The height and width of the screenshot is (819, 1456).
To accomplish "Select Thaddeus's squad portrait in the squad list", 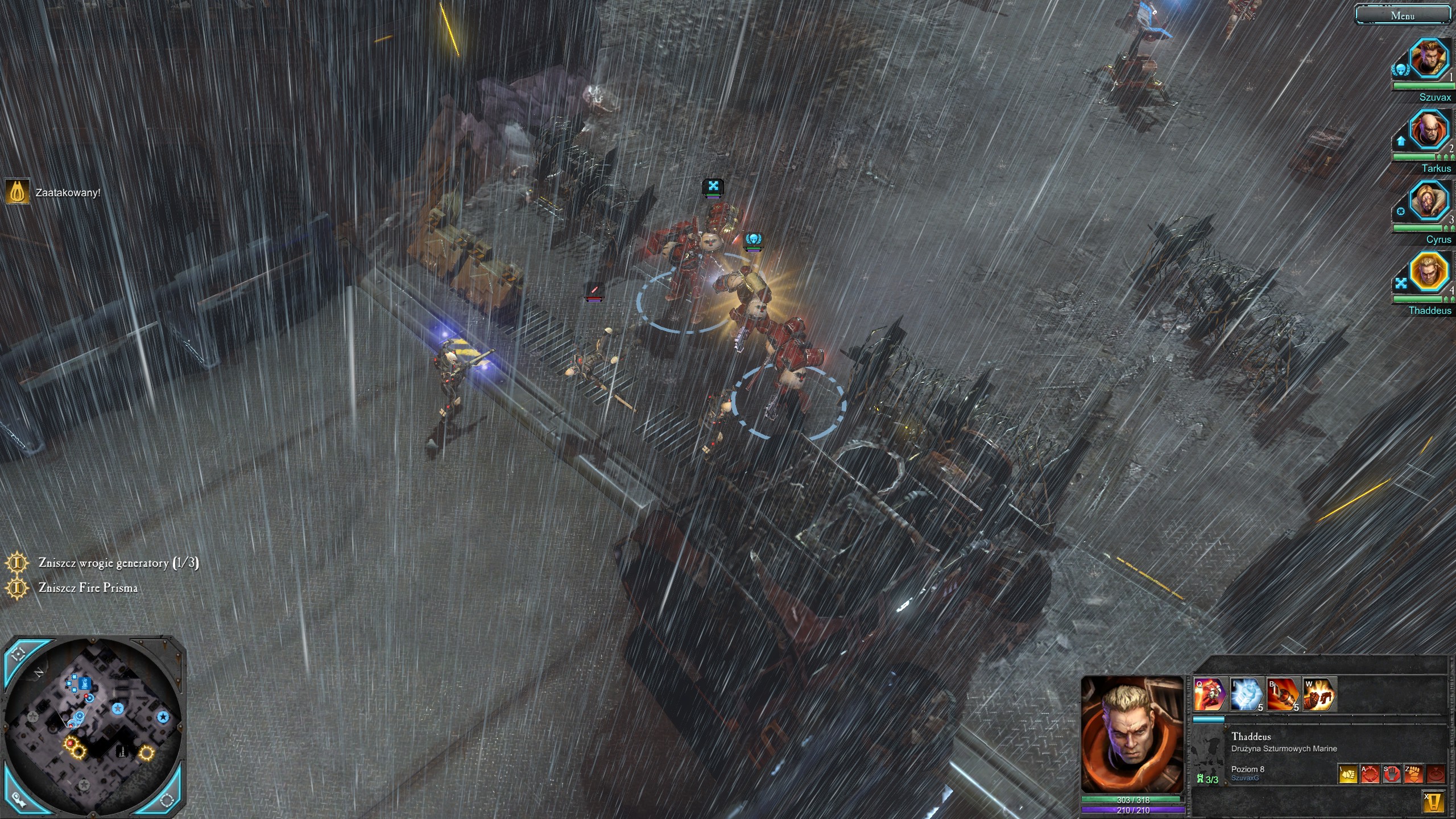I will (x=1428, y=272).
